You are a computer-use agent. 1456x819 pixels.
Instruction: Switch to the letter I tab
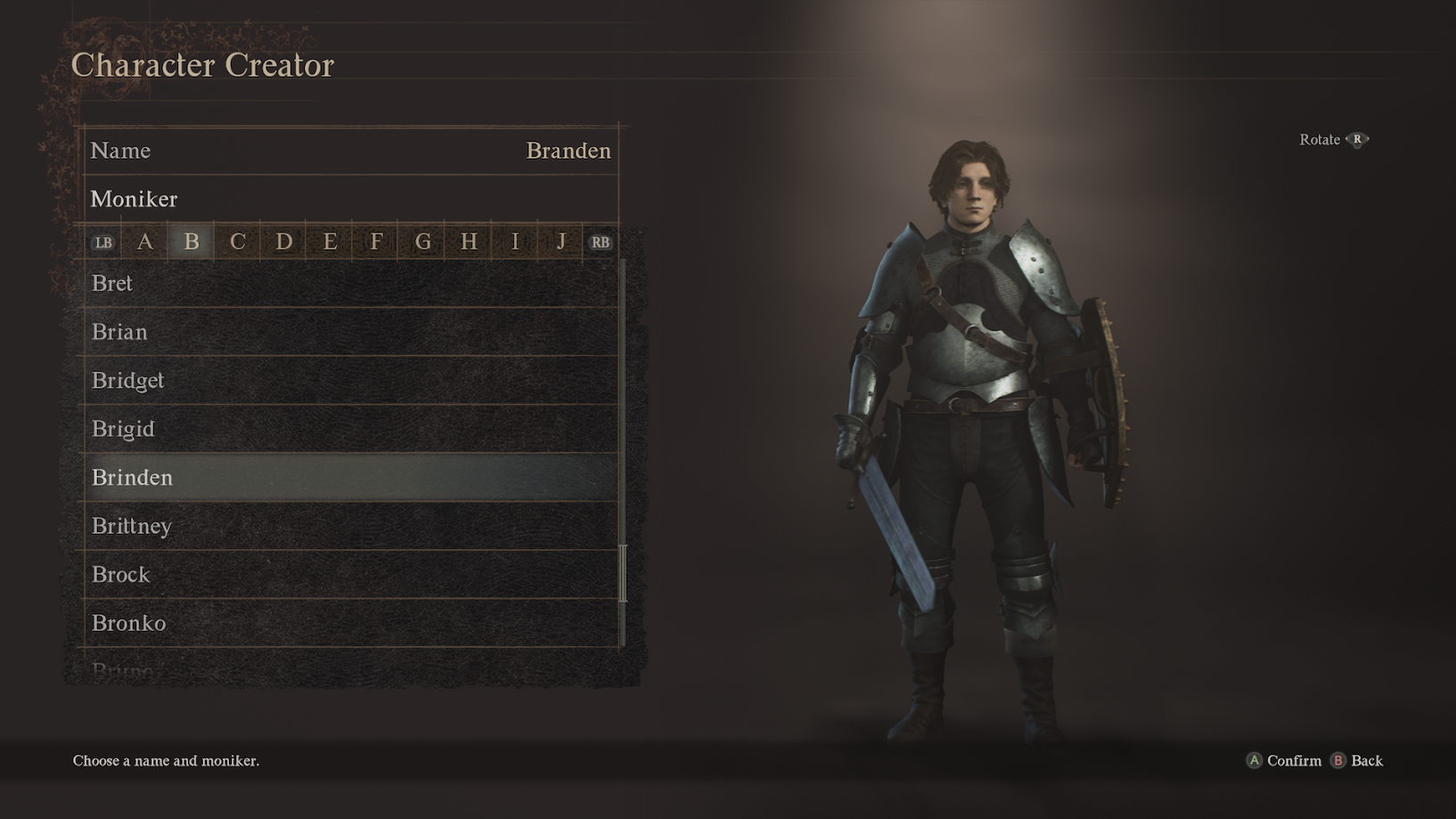click(515, 242)
